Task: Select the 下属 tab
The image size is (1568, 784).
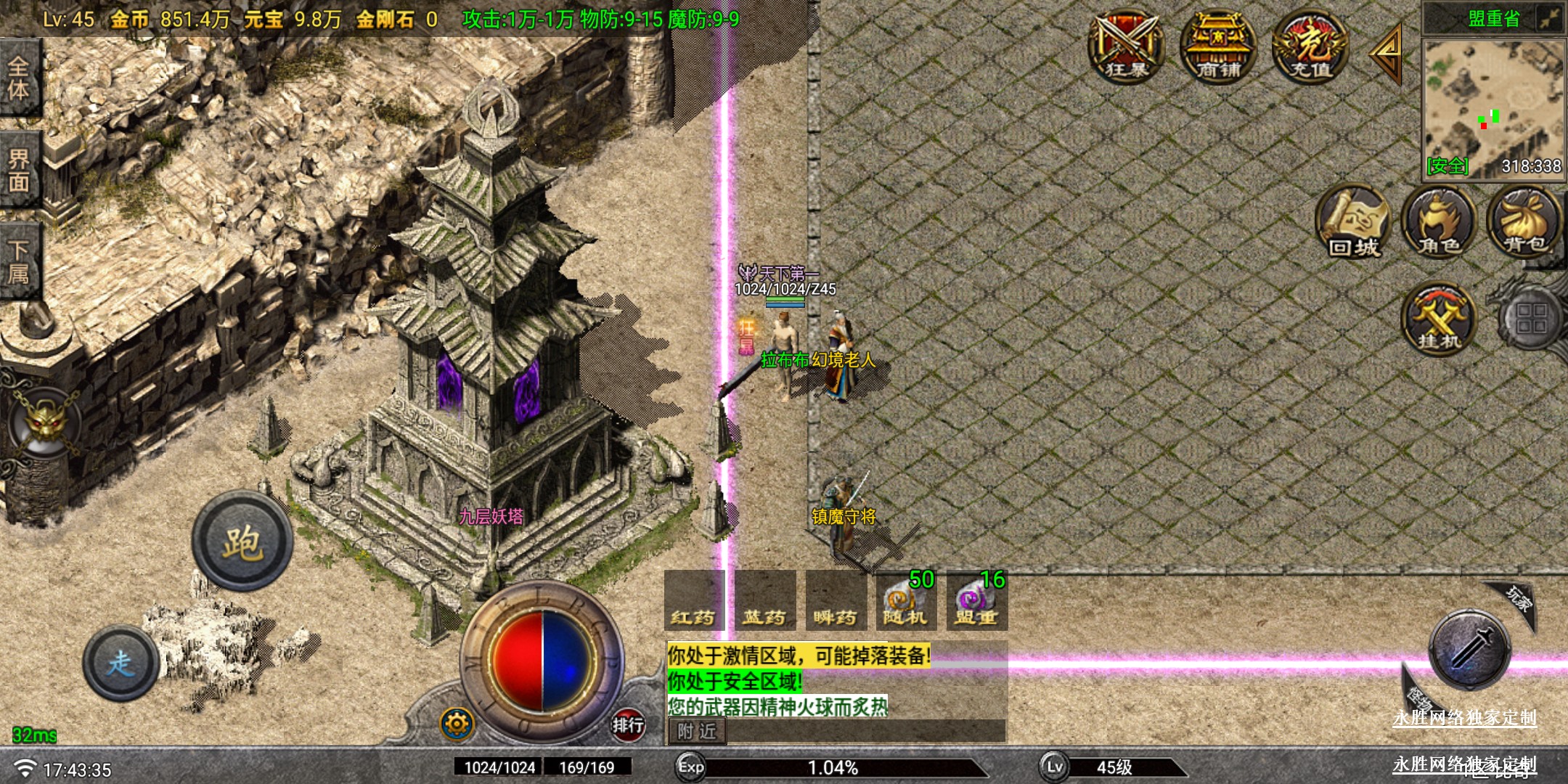Action: pos(20,261)
